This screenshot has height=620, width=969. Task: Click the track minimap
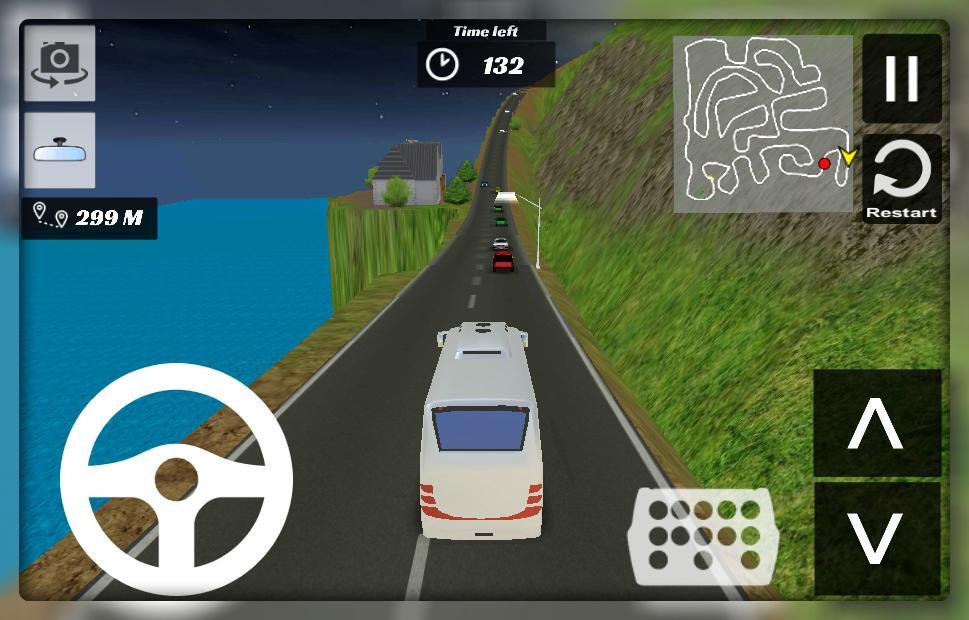click(762, 124)
